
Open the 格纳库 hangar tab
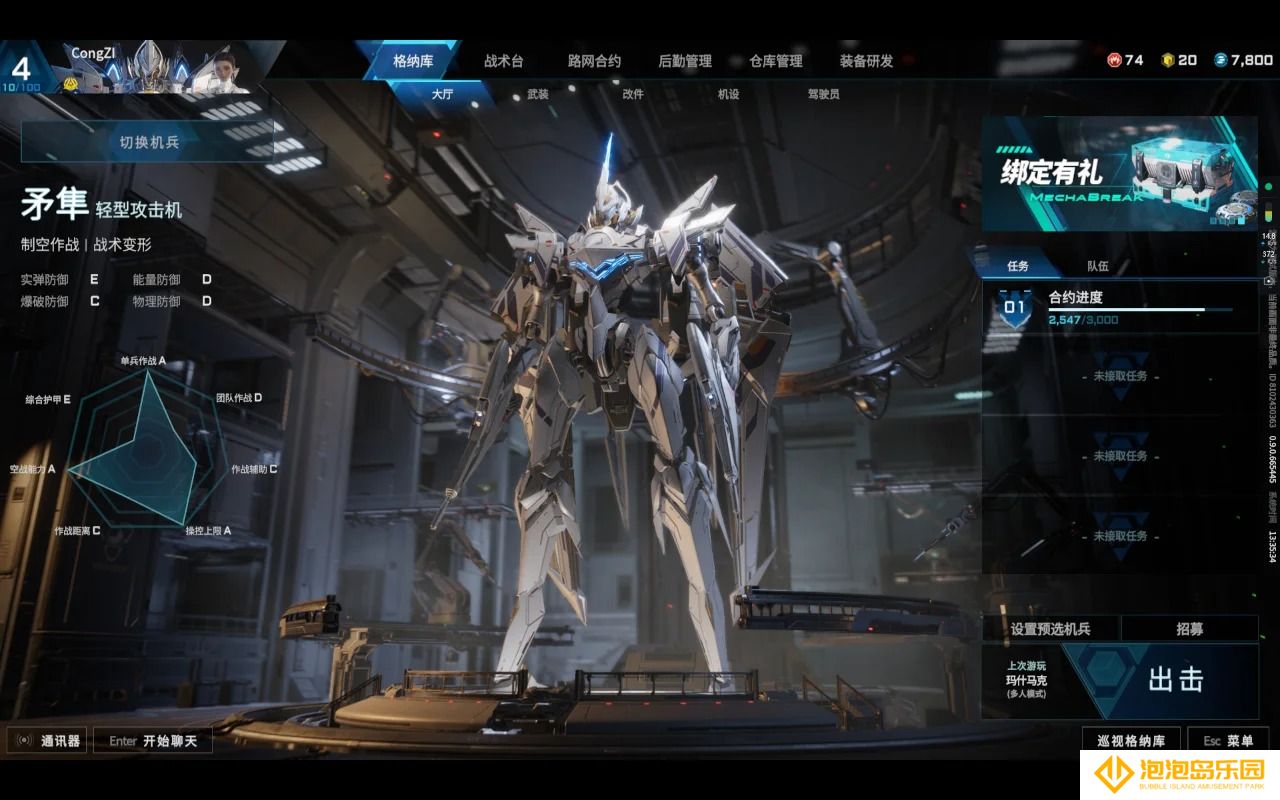click(x=413, y=61)
